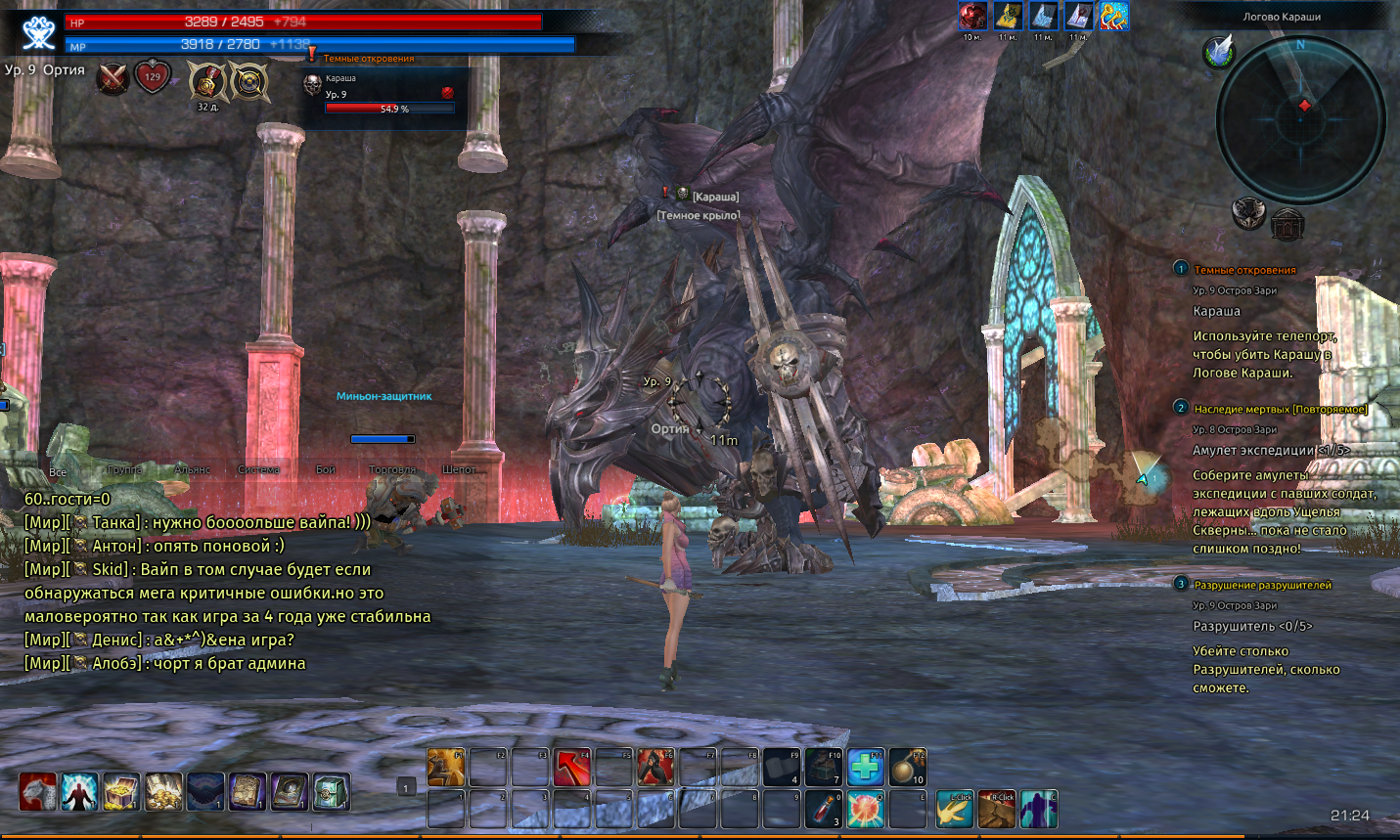
Task: Select the Бой chat tab
Action: click(x=326, y=470)
